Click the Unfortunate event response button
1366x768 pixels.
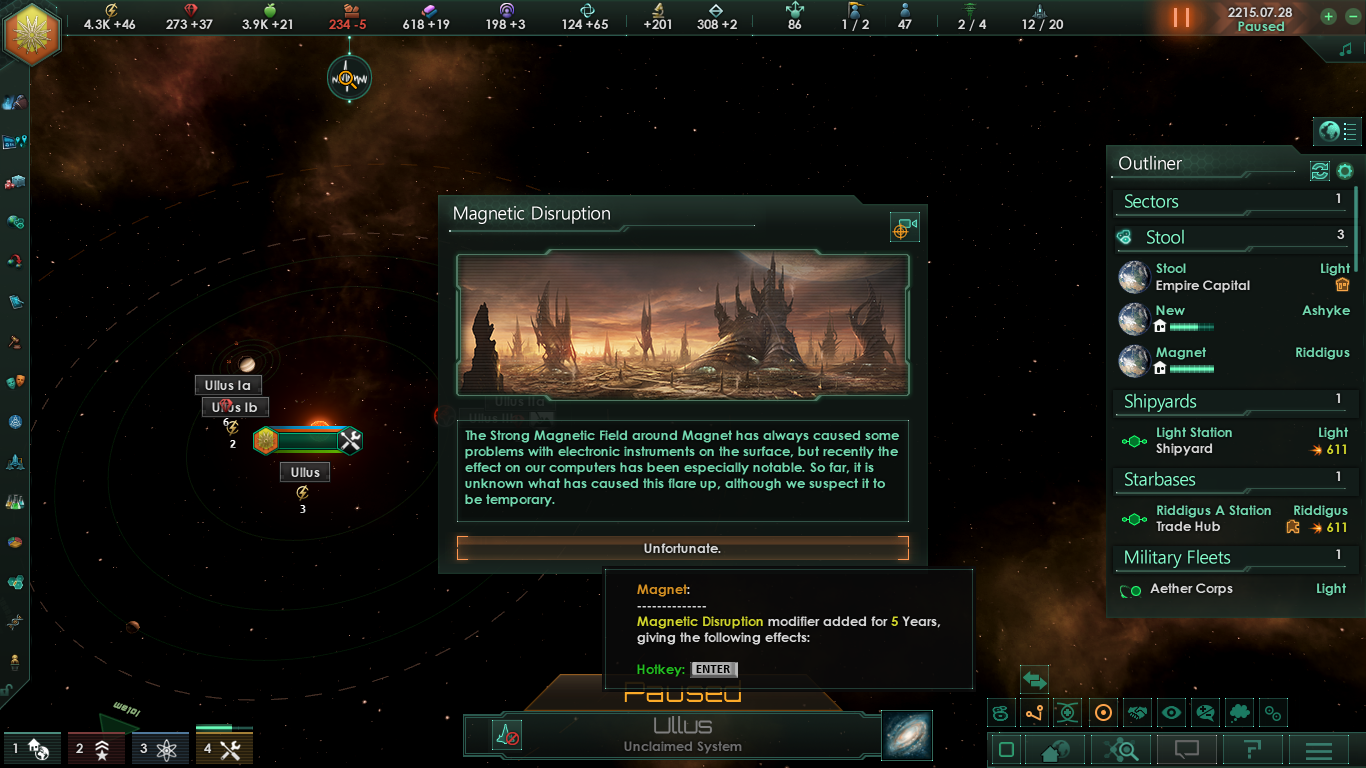[x=683, y=548]
